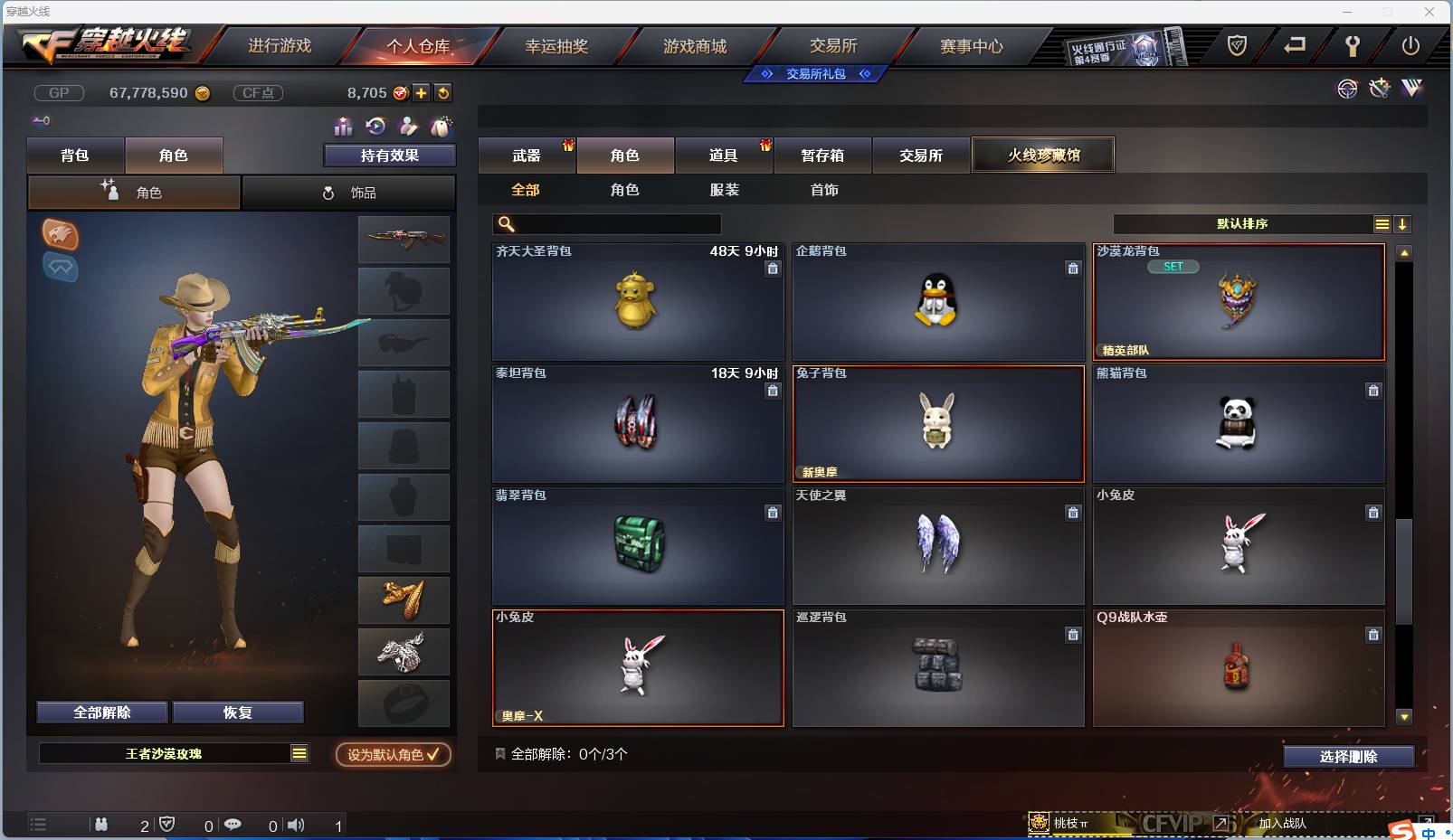Viewport: 1453px width, 840px height.
Task: Switch grid/list view using the layout icon near sort bar
Action: point(1382,223)
